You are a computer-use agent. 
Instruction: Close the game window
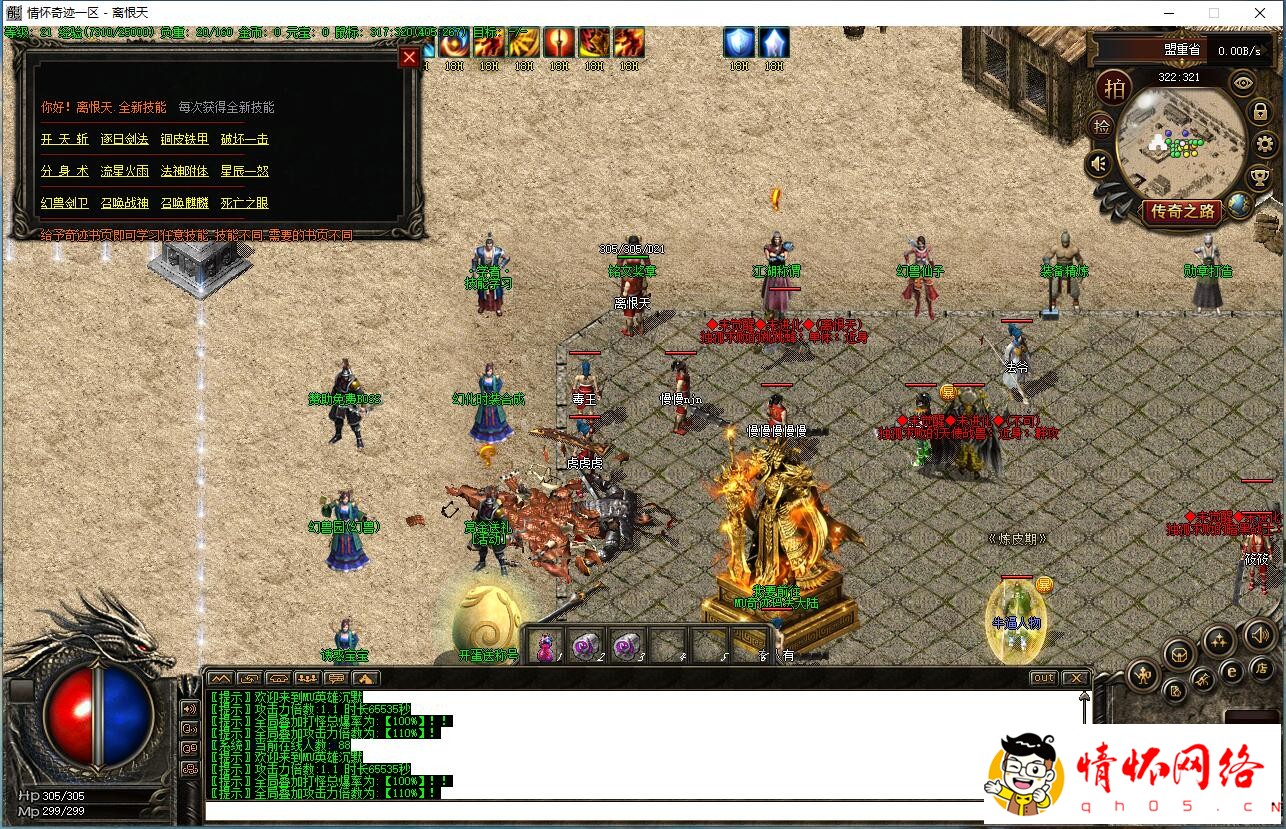1260,13
